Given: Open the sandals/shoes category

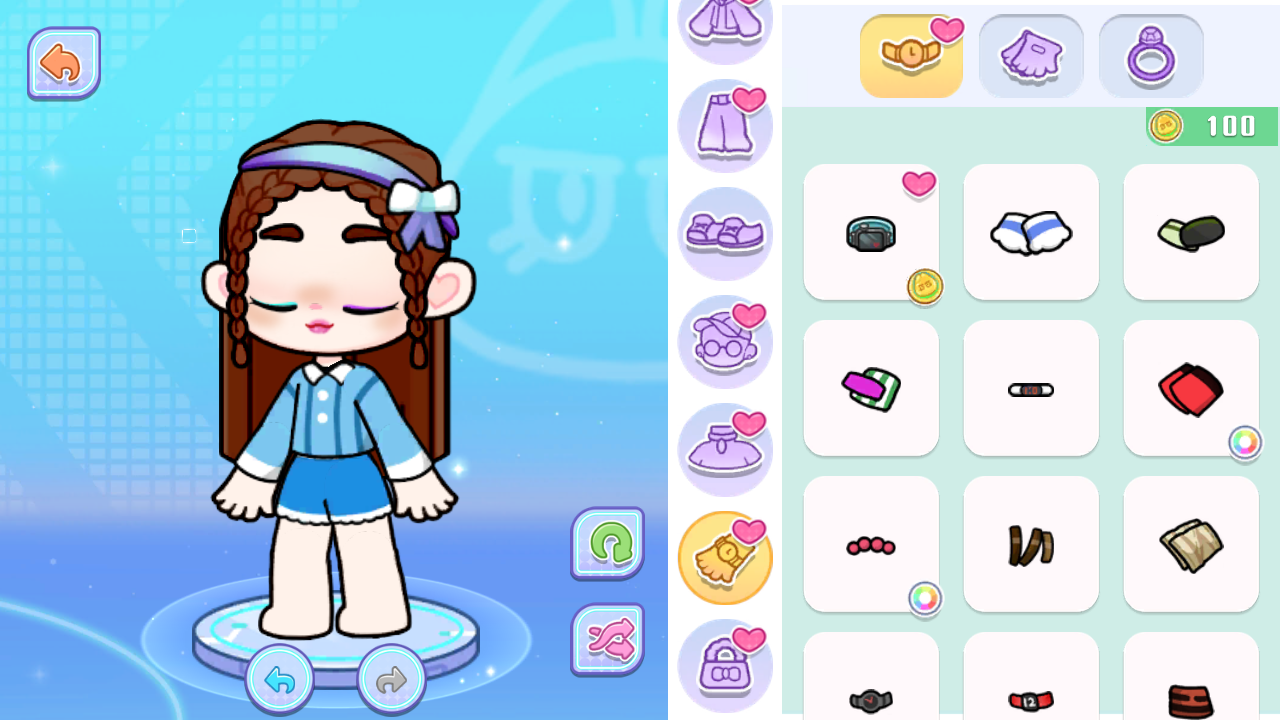Looking at the screenshot, I should (x=725, y=233).
